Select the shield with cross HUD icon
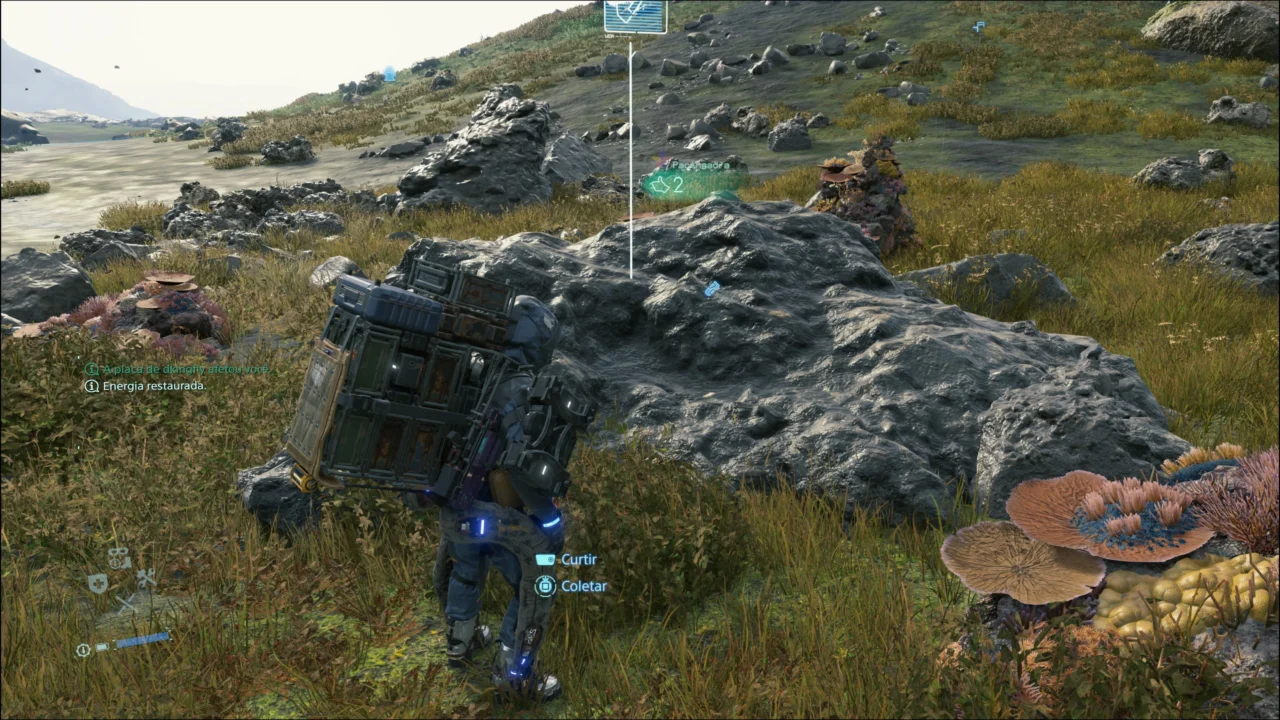The image size is (1280, 720). (x=97, y=583)
